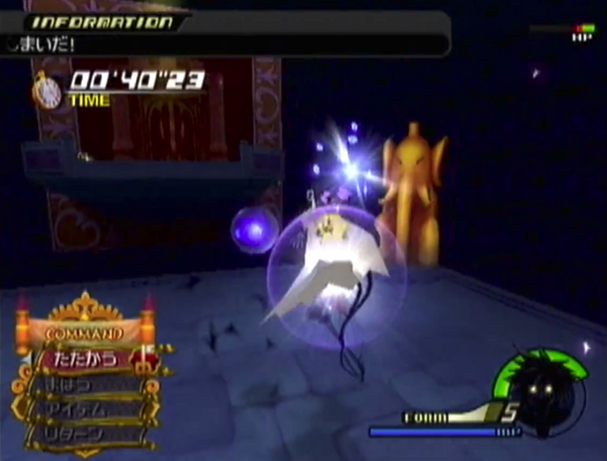Open the アイテム item command
Image resolution: width=607 pixels, height=461 pixels.
pos(82,410)
